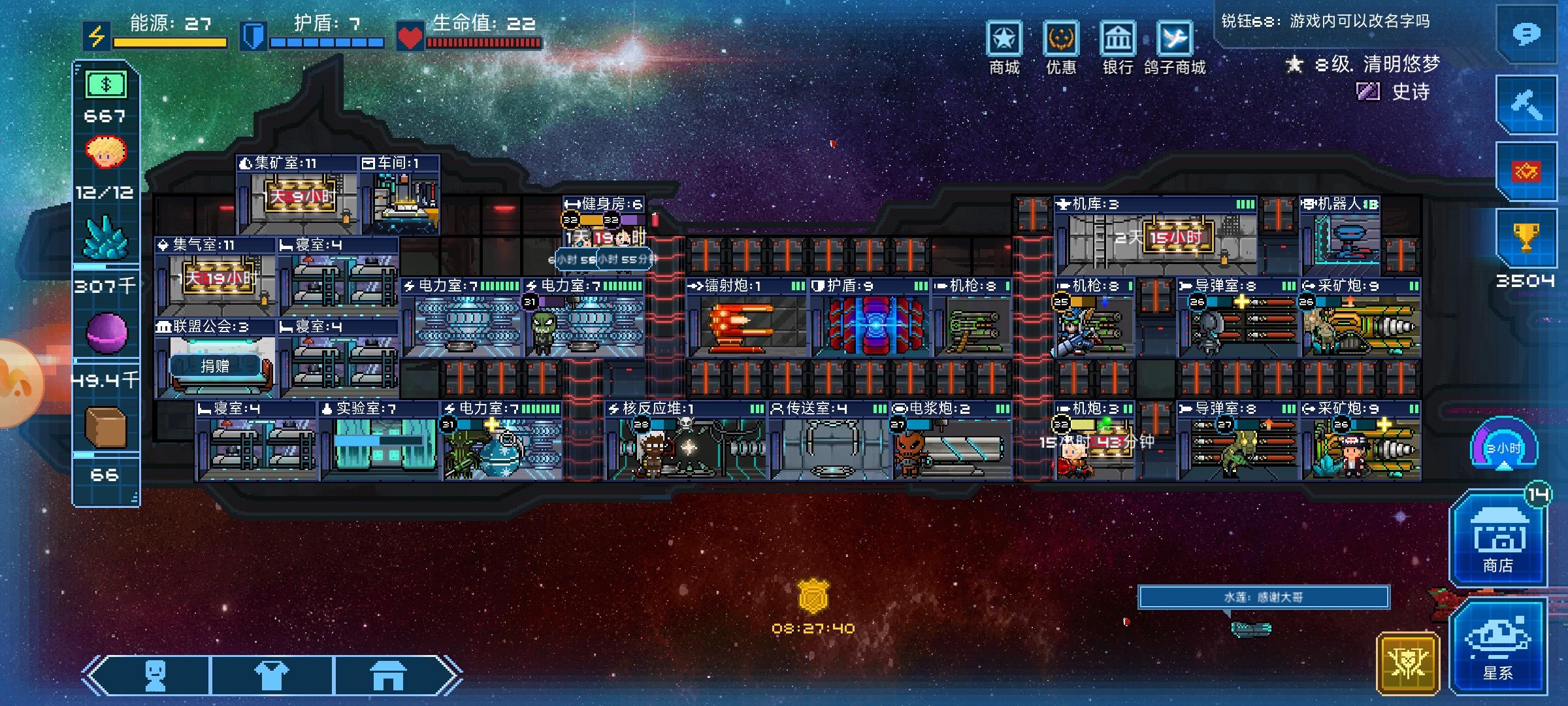Open the 星系 galaxy map
The height and width of the screenshot is (706, 1568).
(1497, 645)
